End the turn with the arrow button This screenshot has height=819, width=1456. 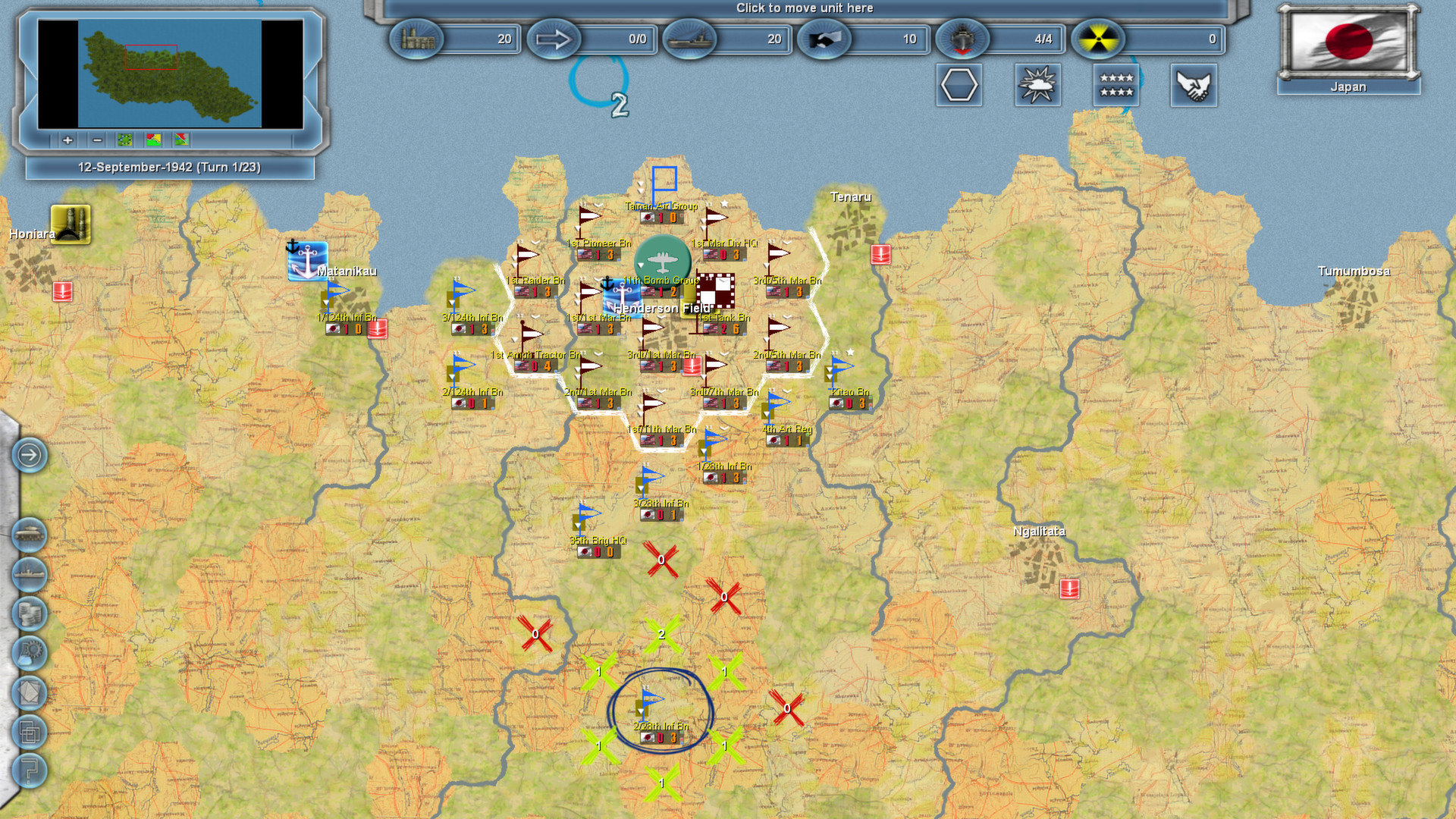click(x=30, y=455)
